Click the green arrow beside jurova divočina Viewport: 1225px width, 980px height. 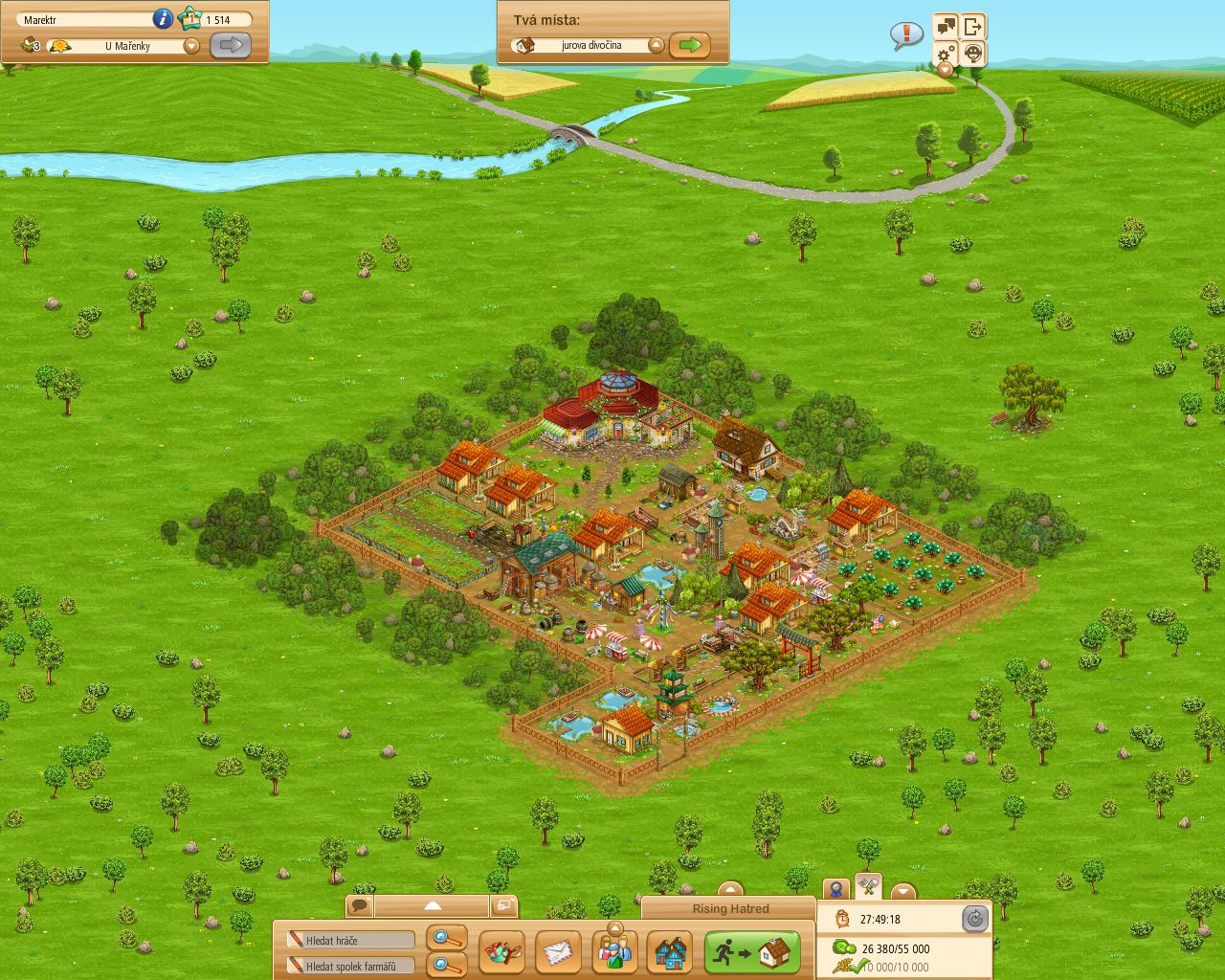click(691, 44)
